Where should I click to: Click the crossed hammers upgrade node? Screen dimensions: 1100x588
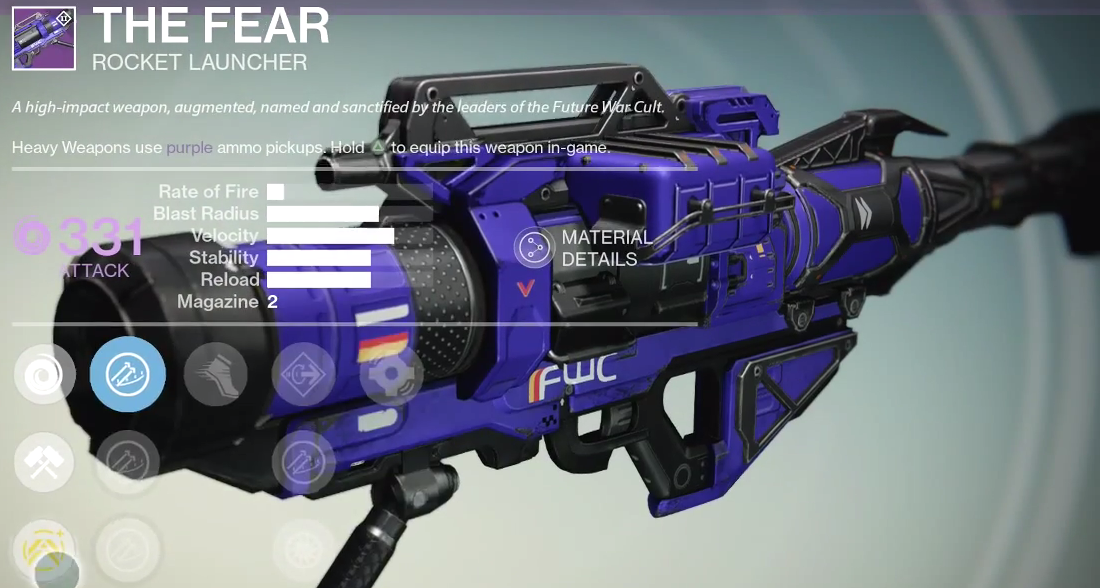click(45, 461)
